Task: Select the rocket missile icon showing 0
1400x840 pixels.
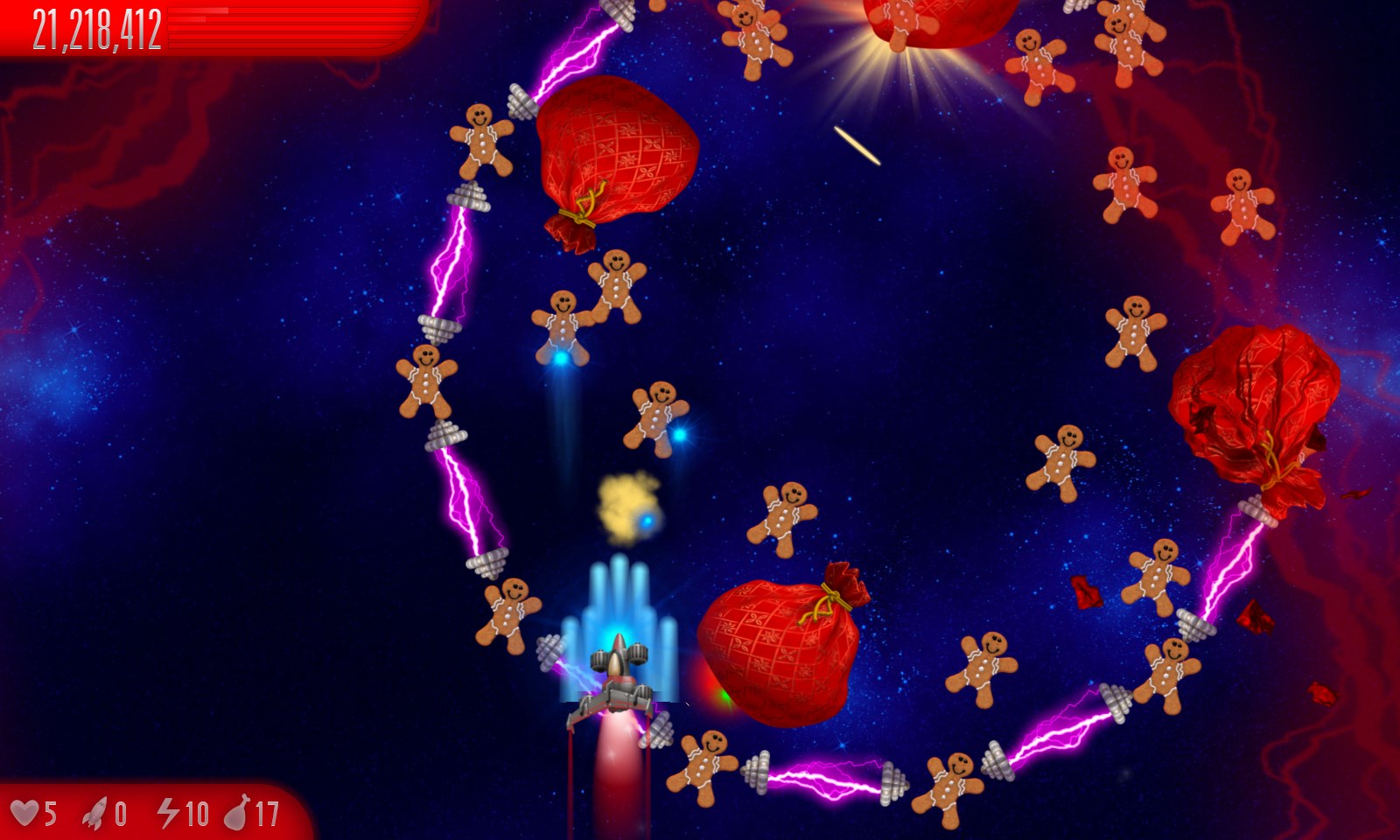Action: (x=97, y=813)
